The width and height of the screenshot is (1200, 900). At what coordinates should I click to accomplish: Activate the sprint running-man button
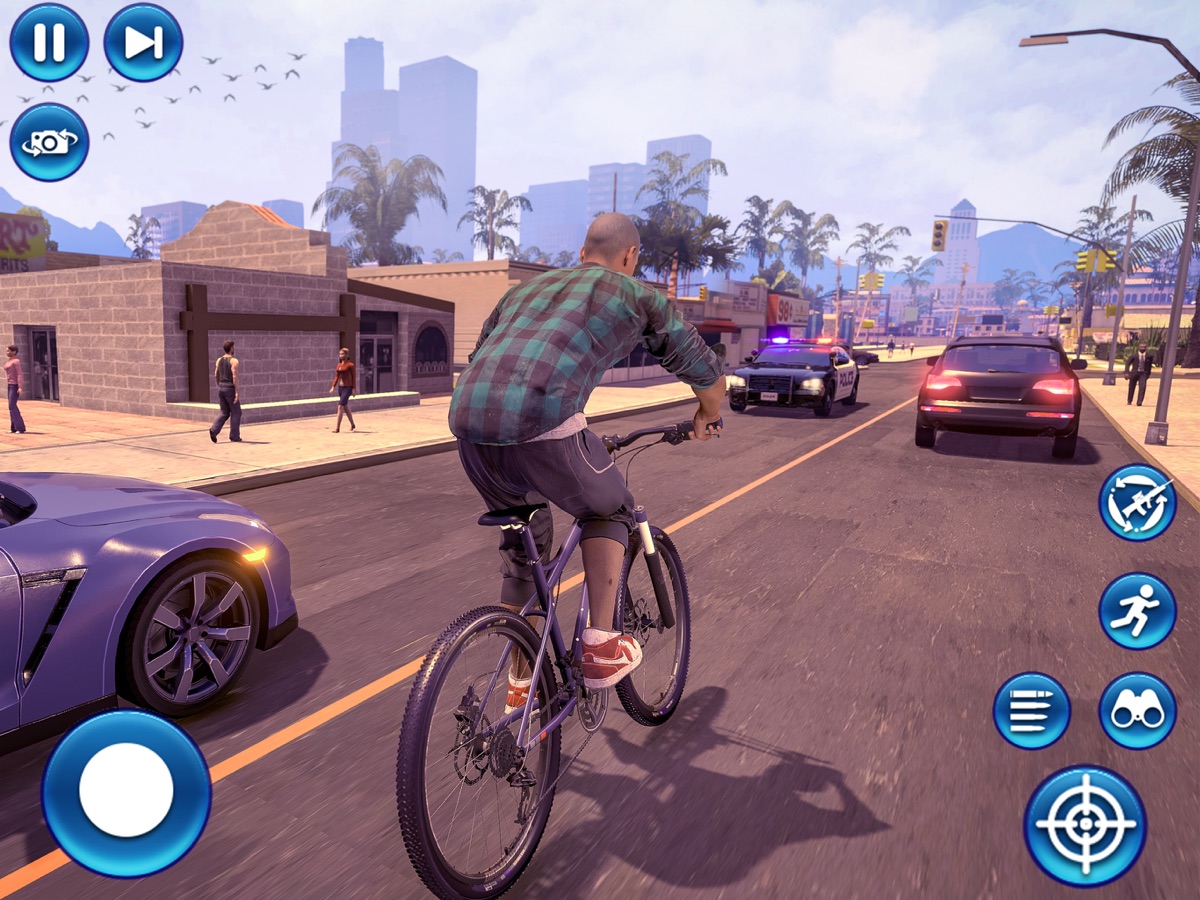pyautogui.click(x=1137, y=610)
